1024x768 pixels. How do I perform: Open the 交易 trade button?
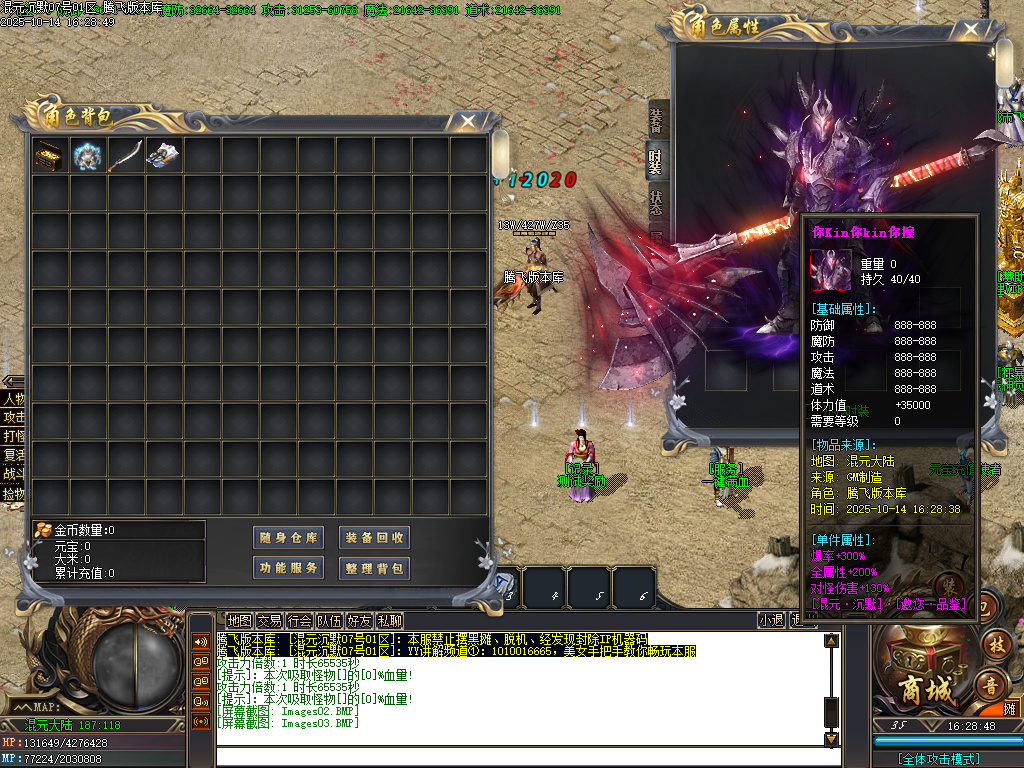pos(269,621)
